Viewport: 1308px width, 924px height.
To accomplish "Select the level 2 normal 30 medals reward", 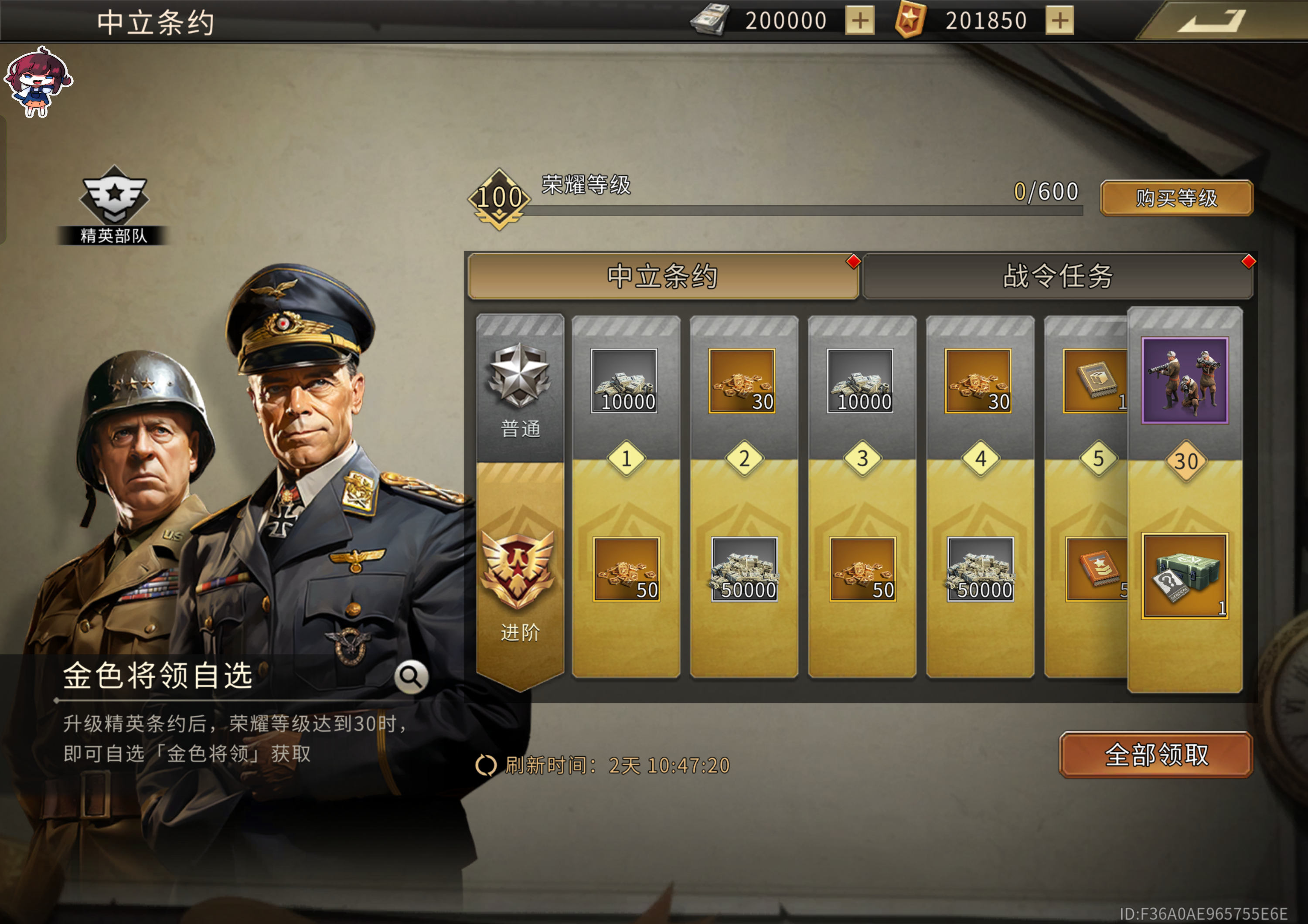I will pyautogui.click(x=742, y=380).
